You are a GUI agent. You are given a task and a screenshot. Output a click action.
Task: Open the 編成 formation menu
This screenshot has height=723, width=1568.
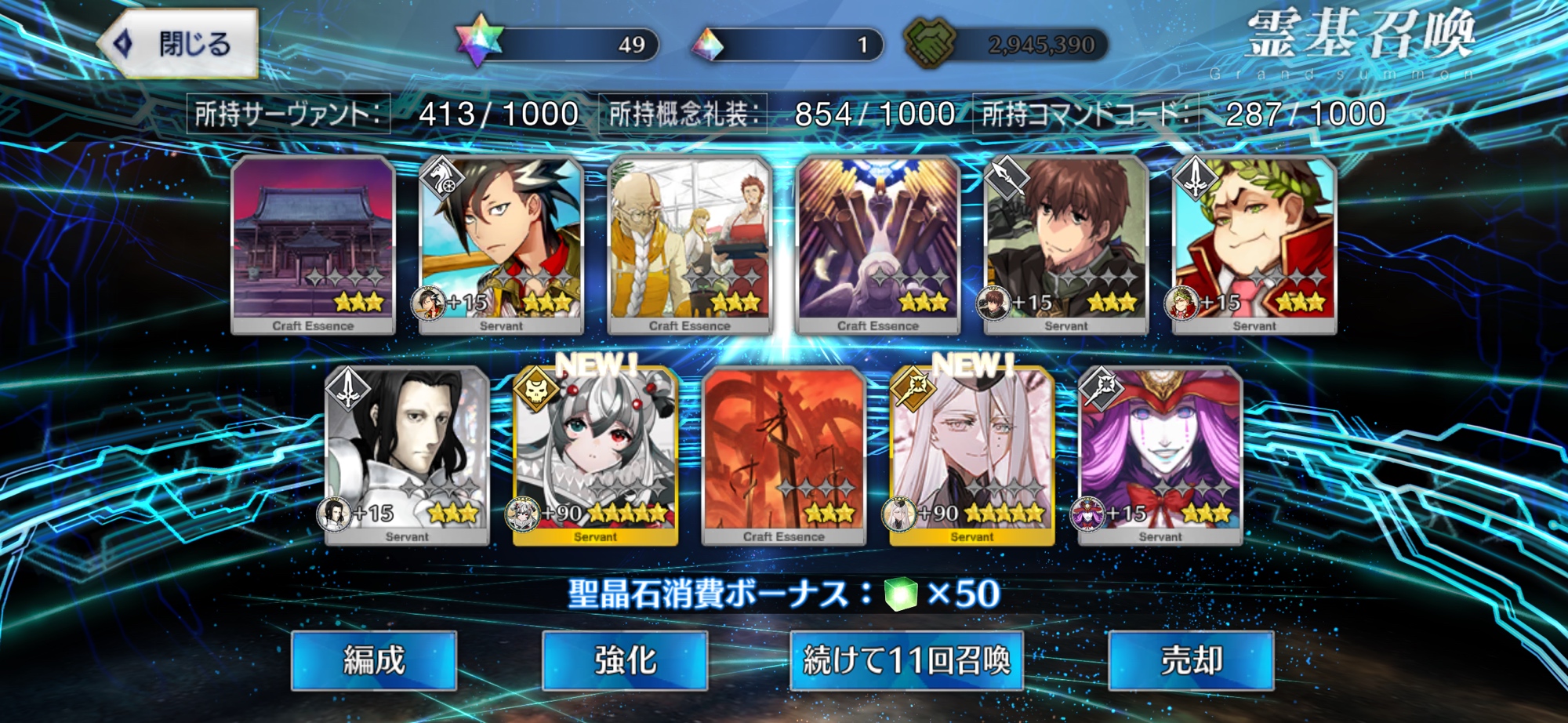tap(373, 660)
